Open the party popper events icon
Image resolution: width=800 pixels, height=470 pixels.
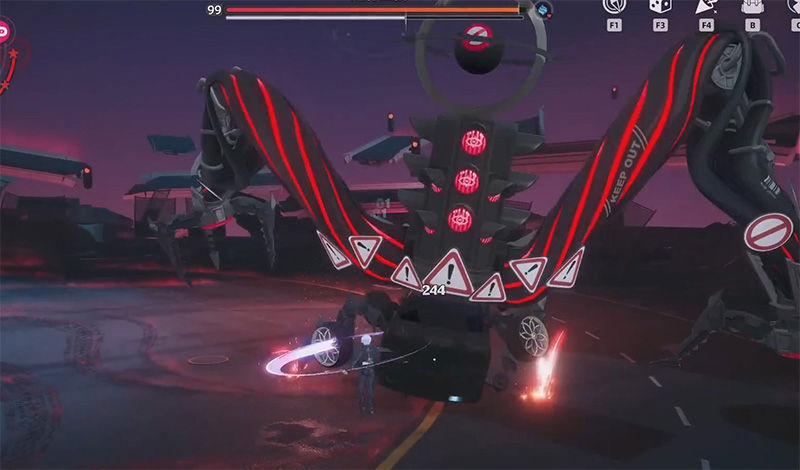pyautogui.click(x=705, y=7)
